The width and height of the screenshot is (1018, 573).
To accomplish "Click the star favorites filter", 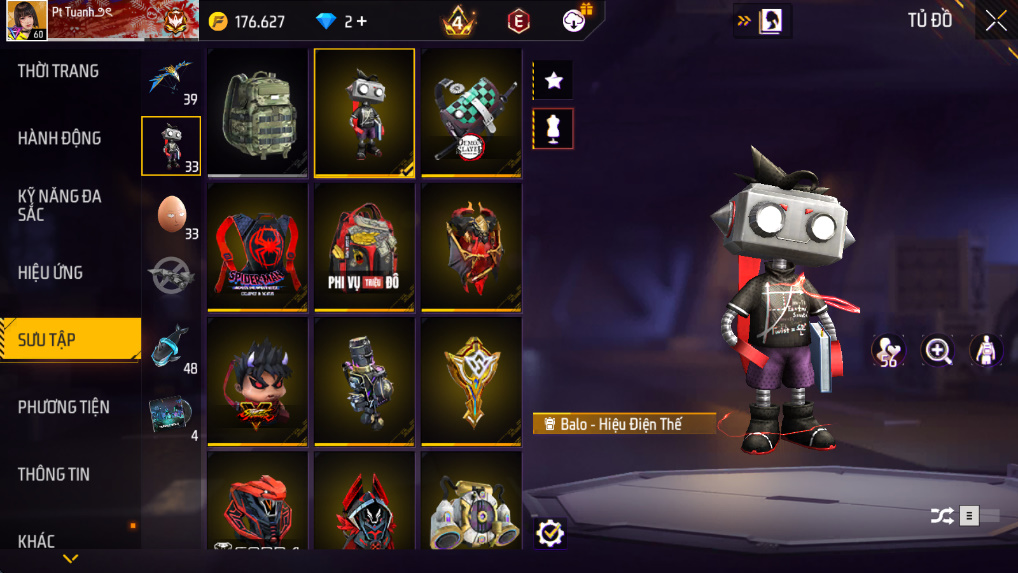I will click(x=553, y=80).
